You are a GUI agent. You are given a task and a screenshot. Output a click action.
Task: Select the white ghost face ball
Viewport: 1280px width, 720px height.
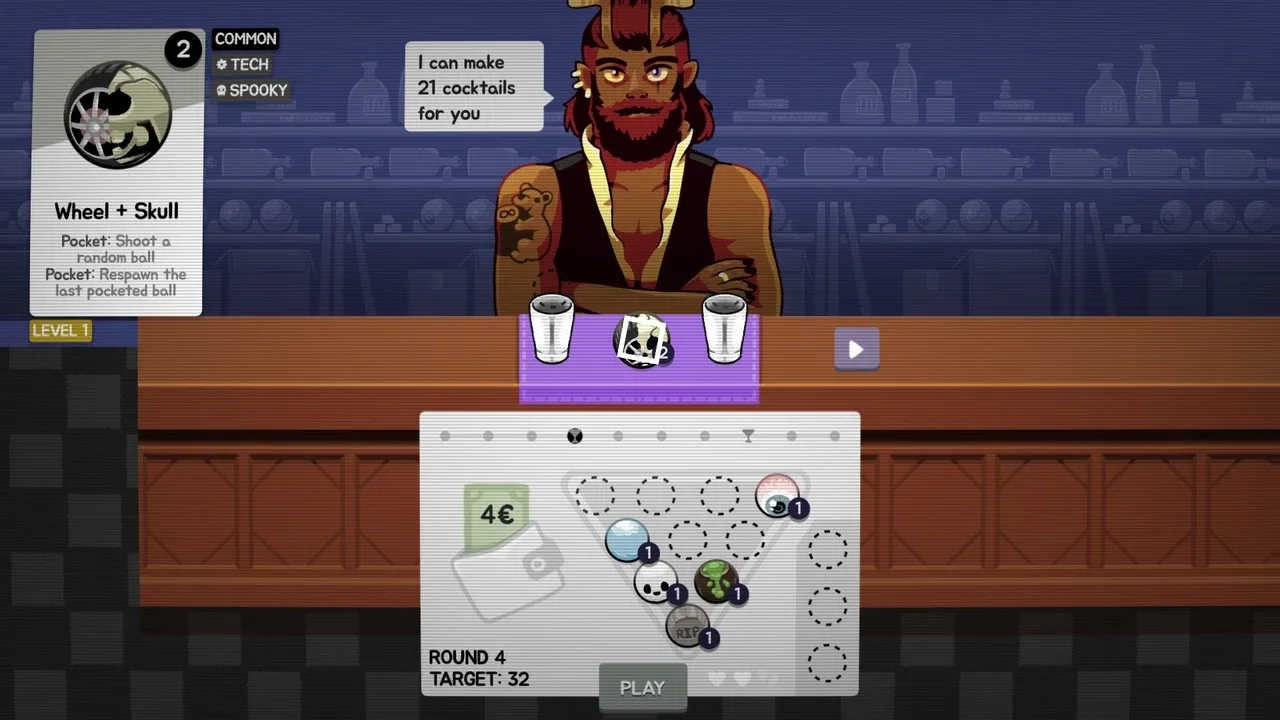tap(656, 581)
